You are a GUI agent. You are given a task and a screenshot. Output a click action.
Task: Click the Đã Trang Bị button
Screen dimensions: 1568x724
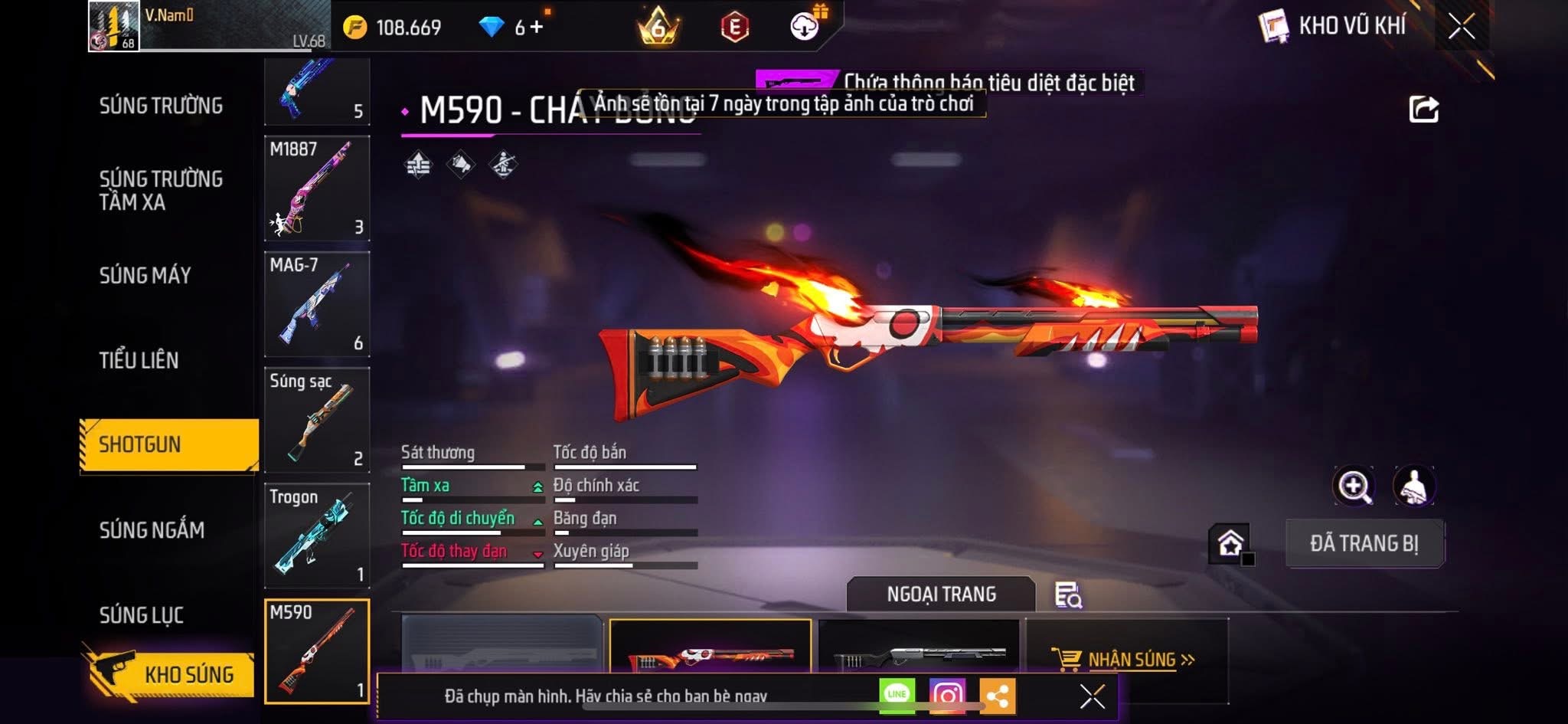point(1364,543)
